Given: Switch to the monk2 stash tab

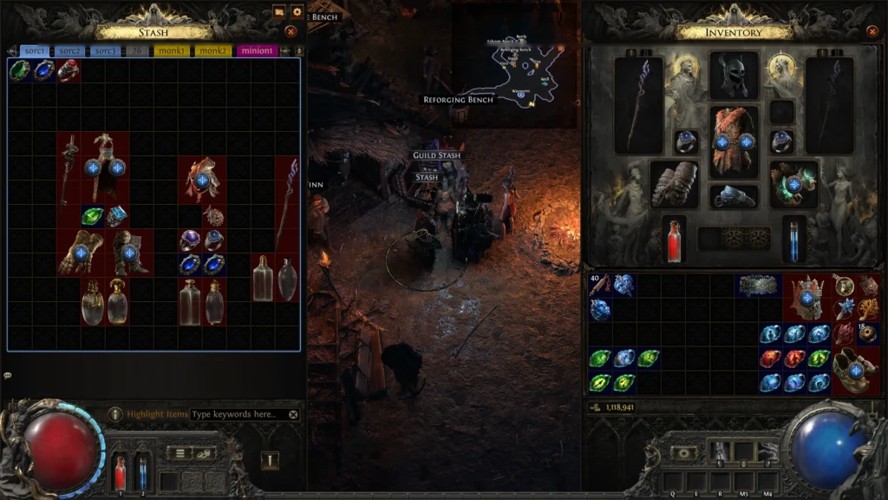Looking at the screenshot, I should pos(214,51).
